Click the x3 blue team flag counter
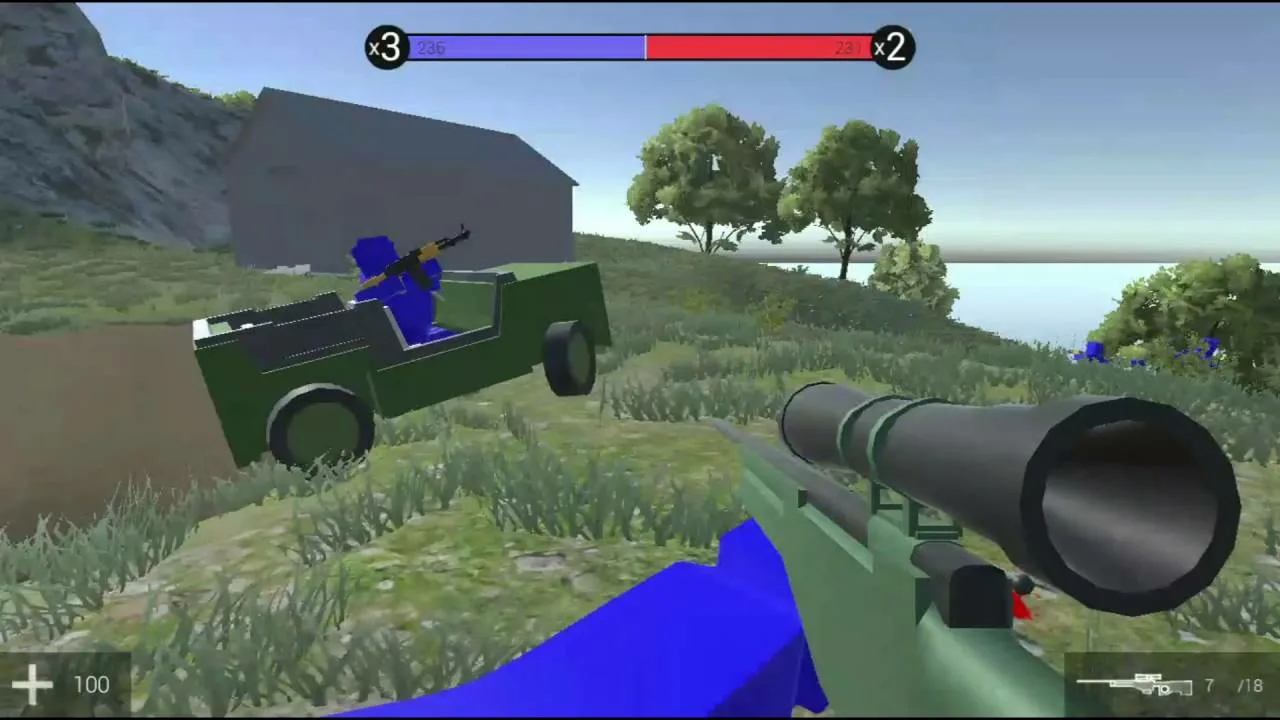This screenshot has width=1280, height=720. [388, 48]
